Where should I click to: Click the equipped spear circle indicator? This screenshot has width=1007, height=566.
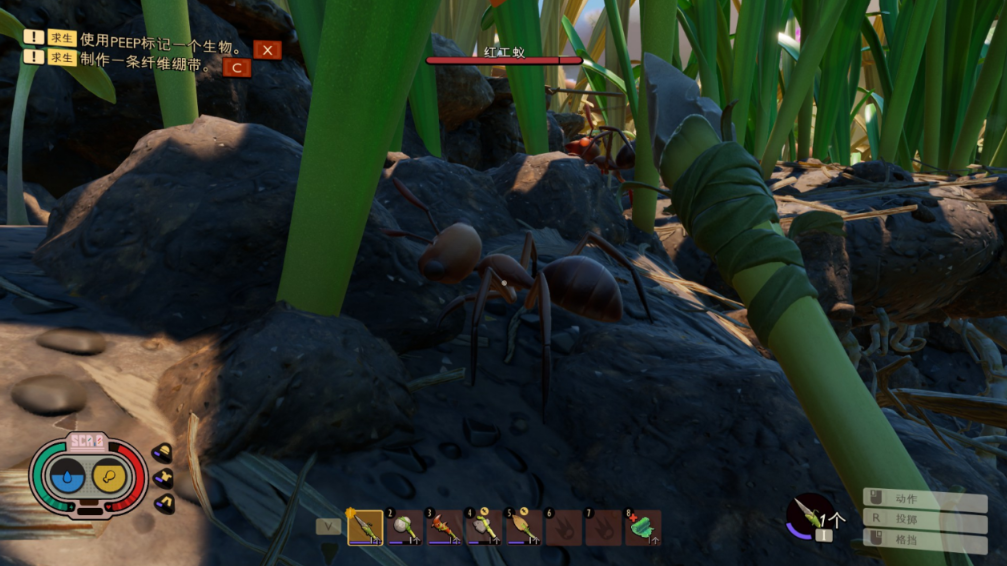coord(810,514)
